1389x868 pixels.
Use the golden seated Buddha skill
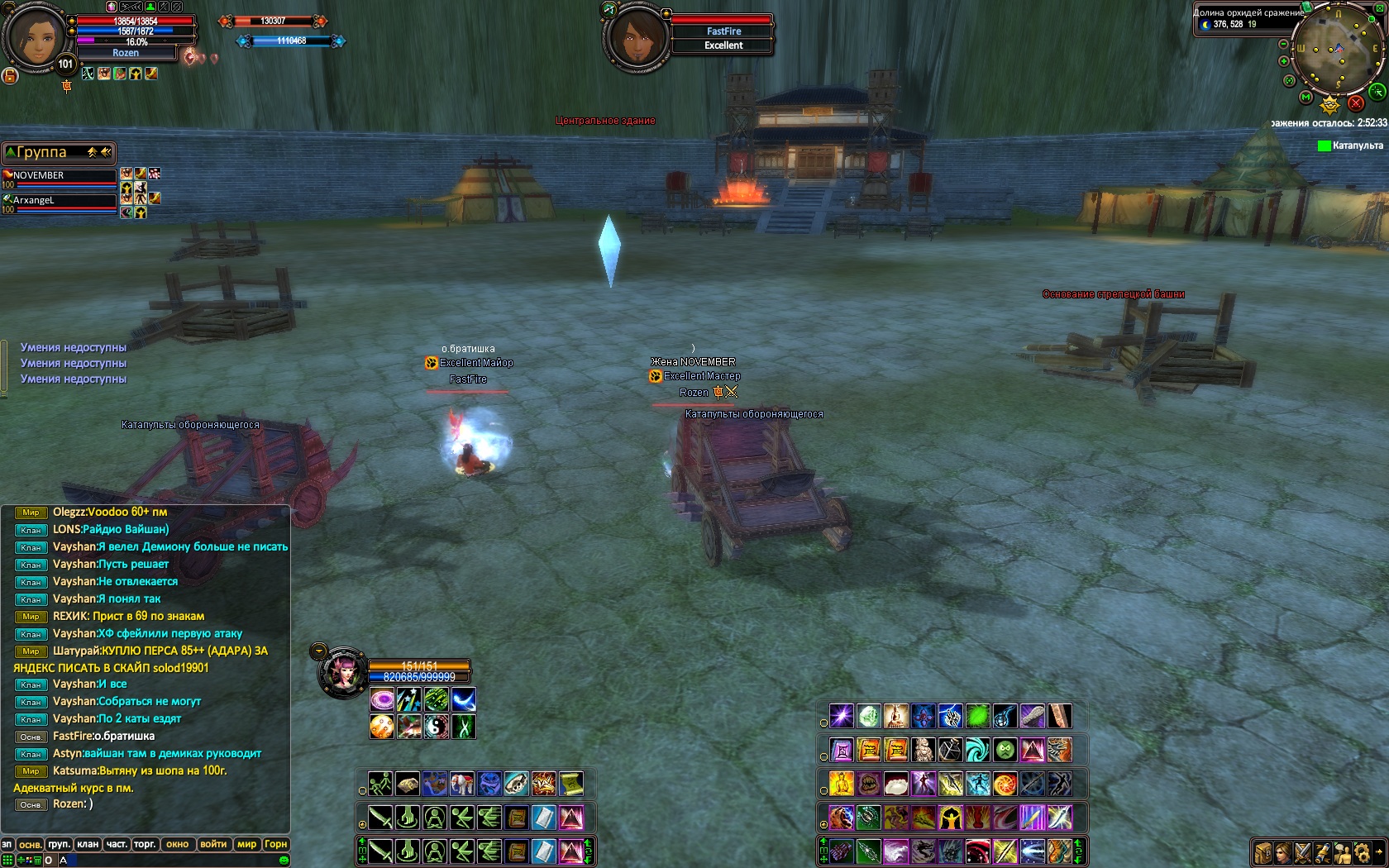841,784
